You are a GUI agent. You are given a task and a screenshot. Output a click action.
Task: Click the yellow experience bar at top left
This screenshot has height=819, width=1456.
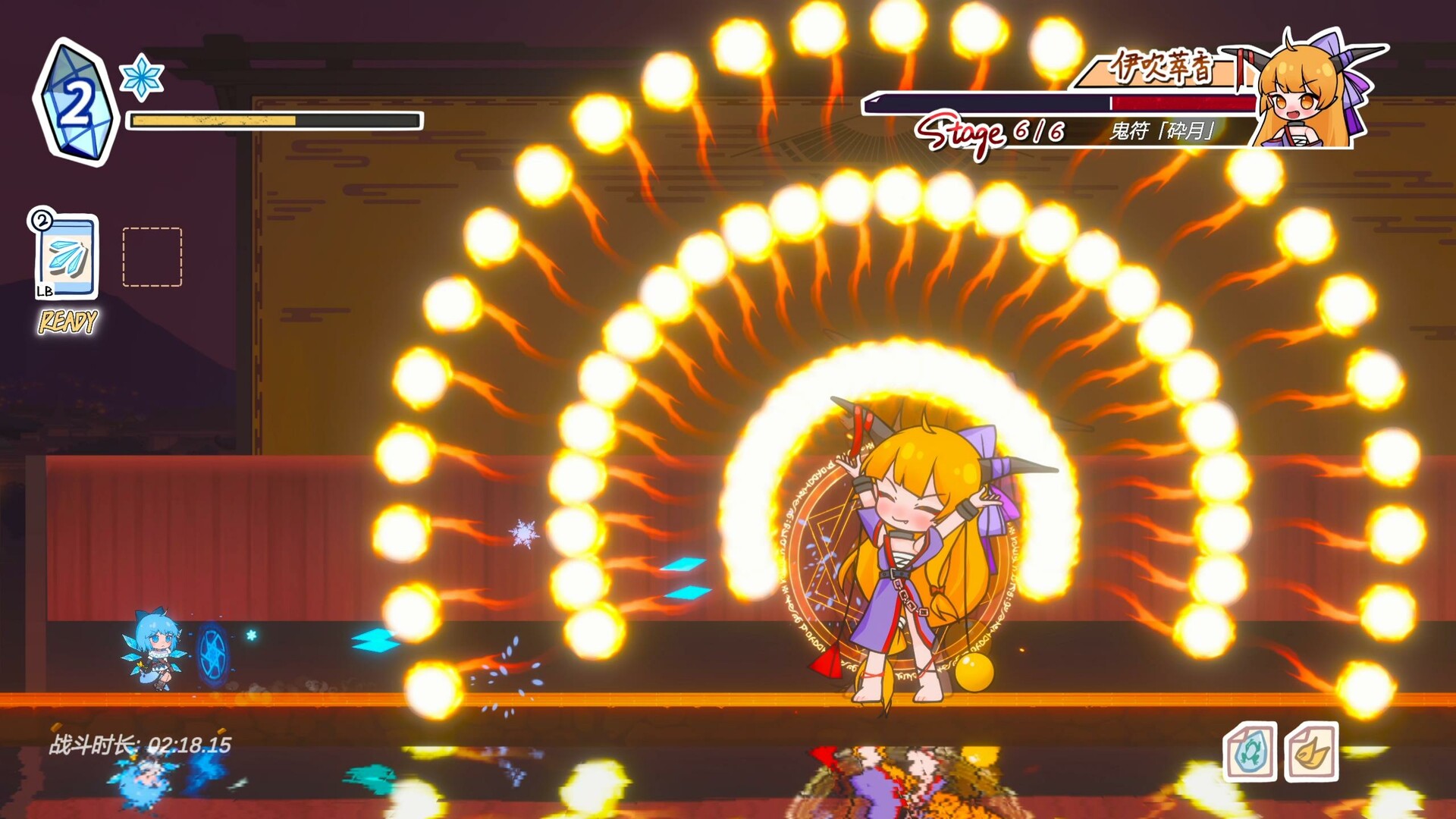273,120
